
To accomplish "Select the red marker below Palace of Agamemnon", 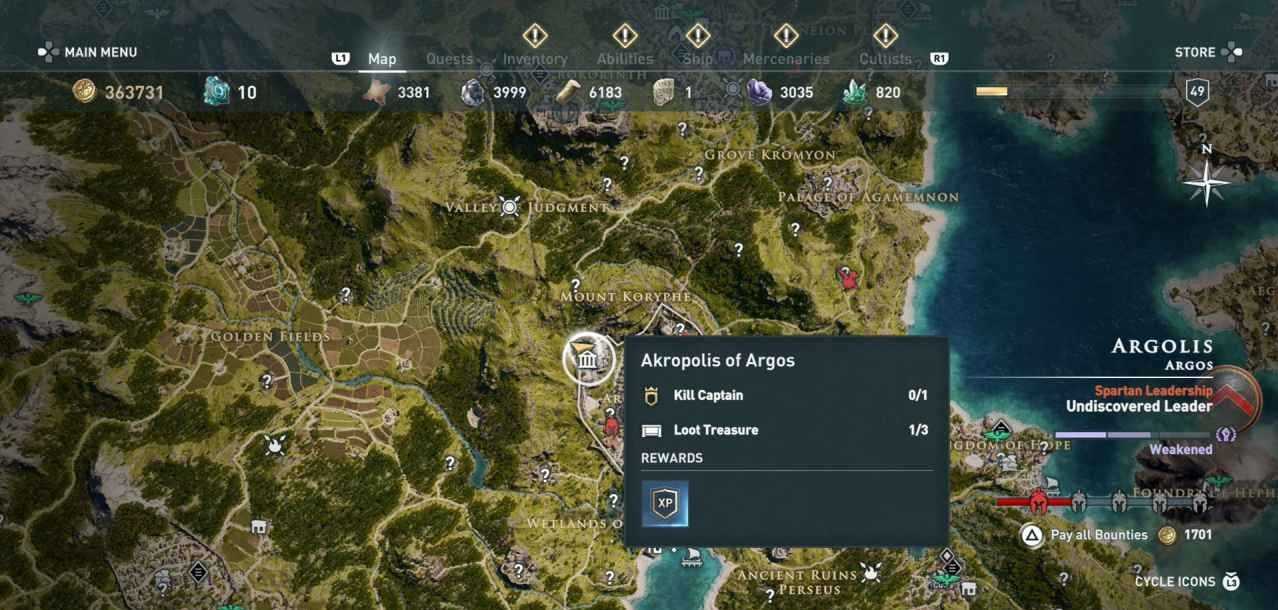I will (849, 277).
